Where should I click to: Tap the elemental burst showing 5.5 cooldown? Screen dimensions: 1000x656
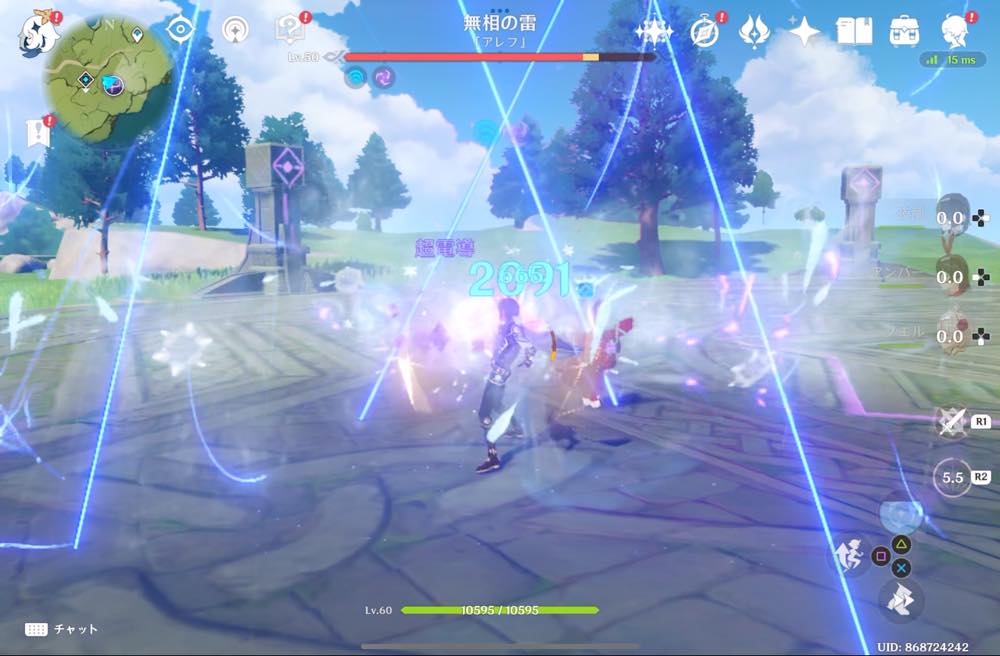point(953,478)
